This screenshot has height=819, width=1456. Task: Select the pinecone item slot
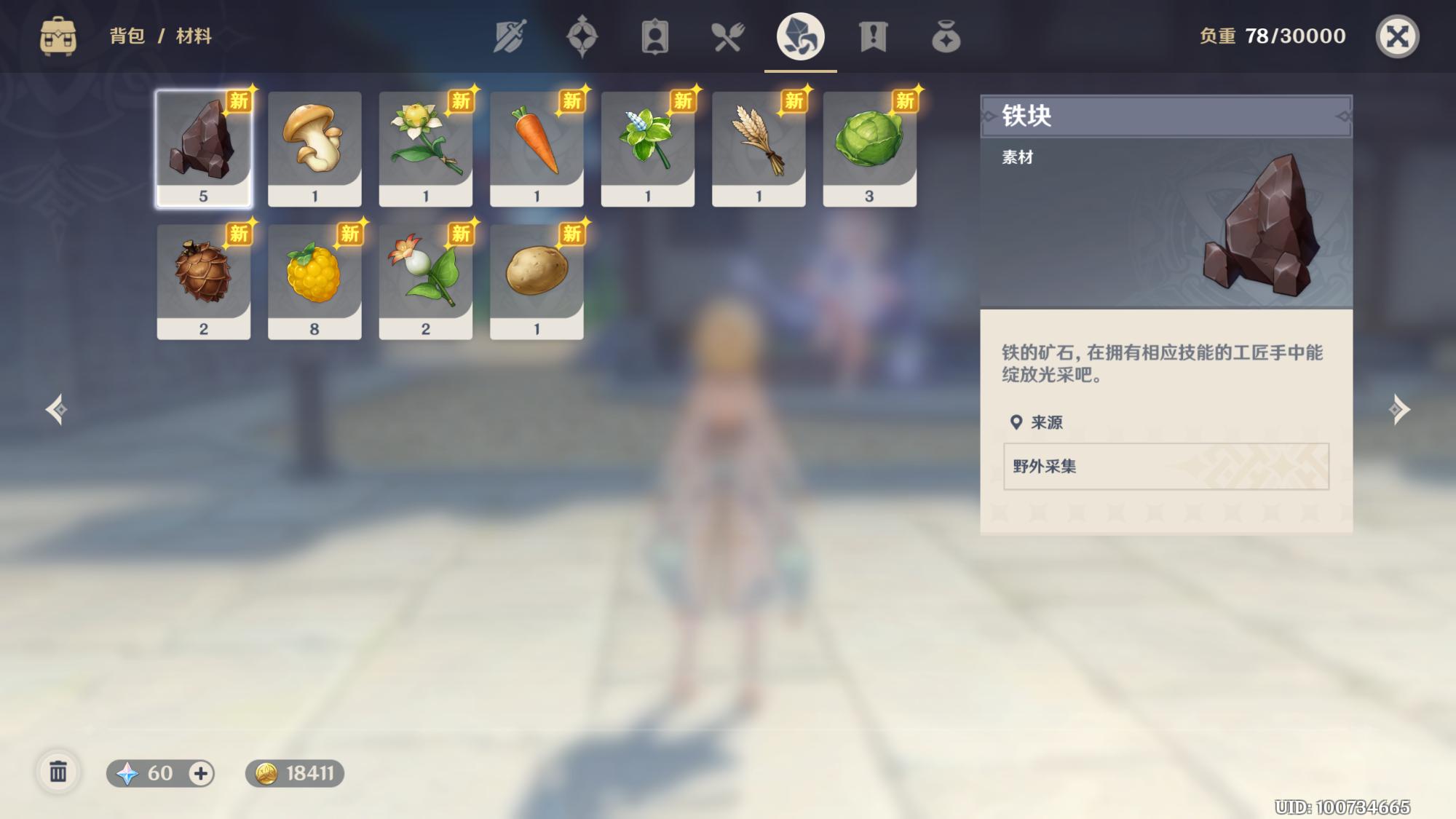click(204, 282)
